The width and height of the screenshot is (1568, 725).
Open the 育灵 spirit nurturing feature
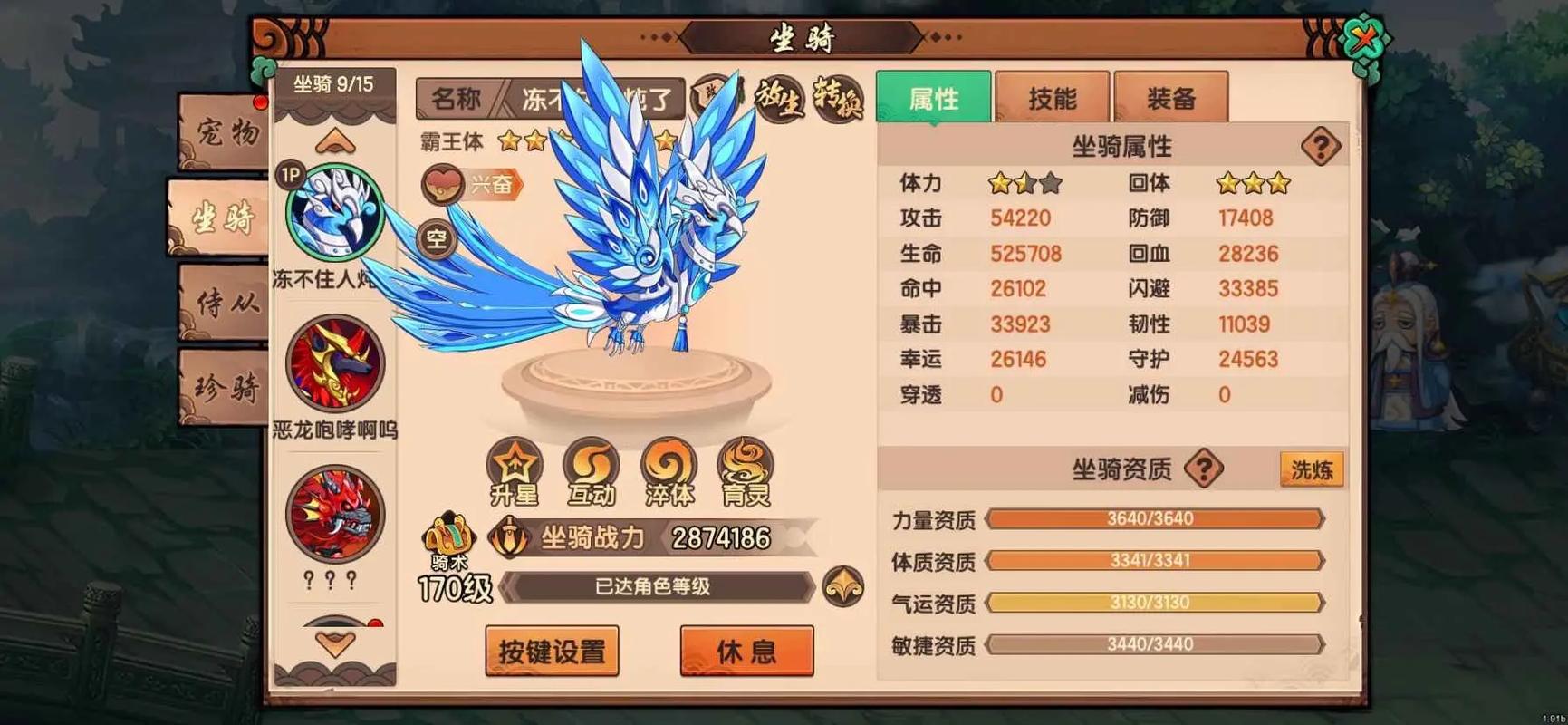(x=745, y=471)
